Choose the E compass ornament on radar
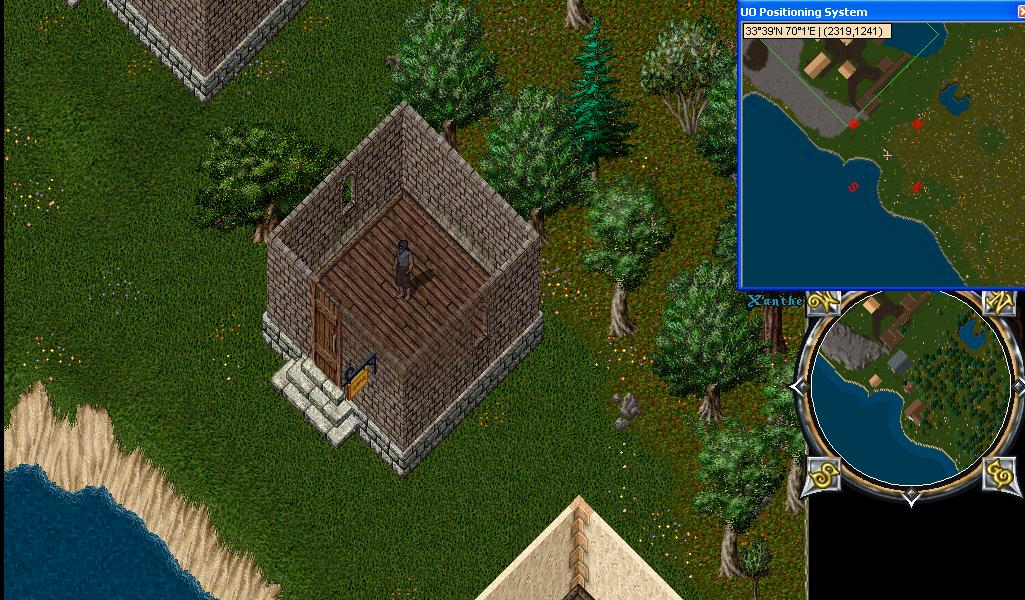Screen dimensions: 1025x600 coord(999,473)
